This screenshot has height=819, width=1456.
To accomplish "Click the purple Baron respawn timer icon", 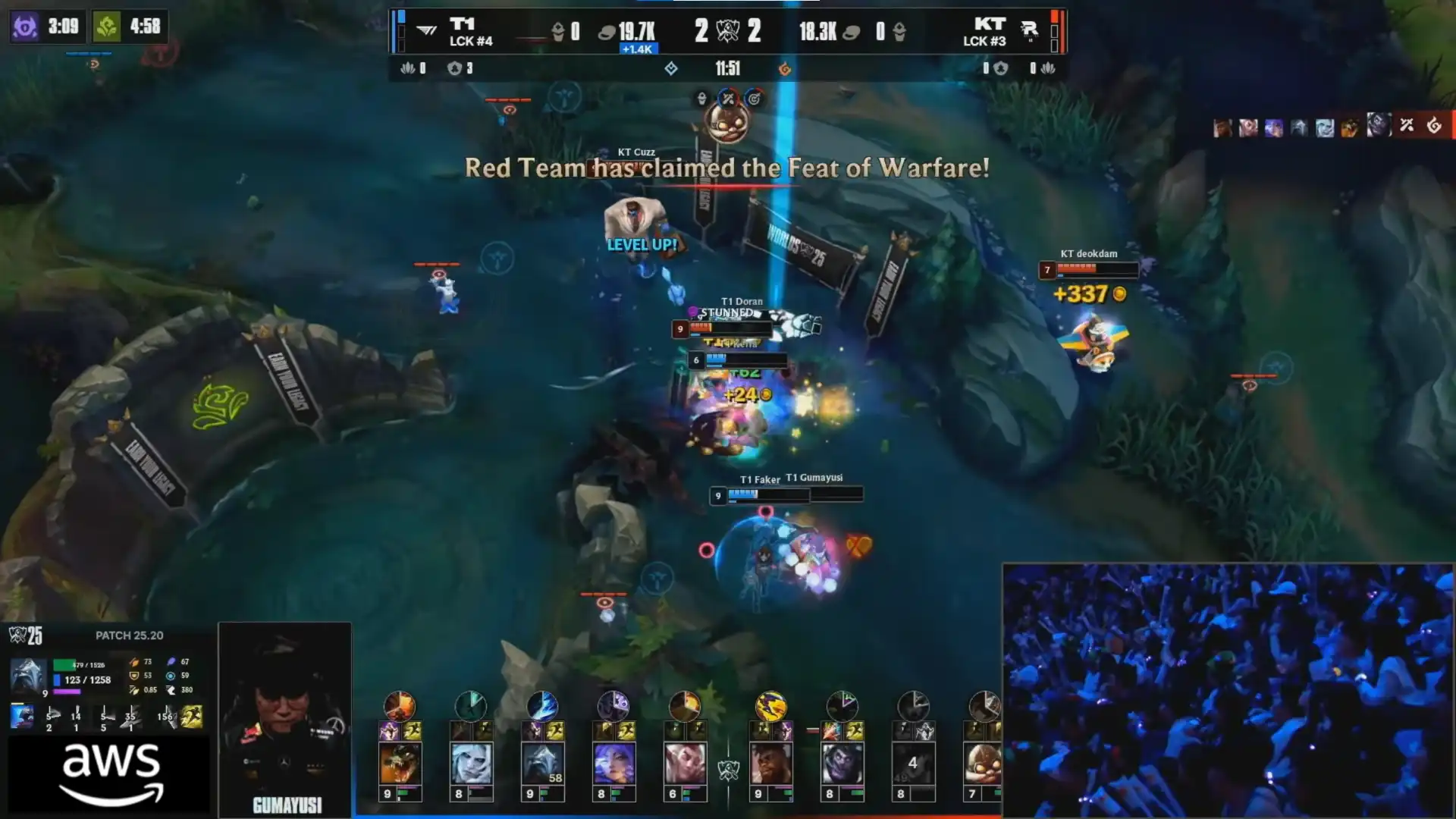I will [x=25, y=27].
